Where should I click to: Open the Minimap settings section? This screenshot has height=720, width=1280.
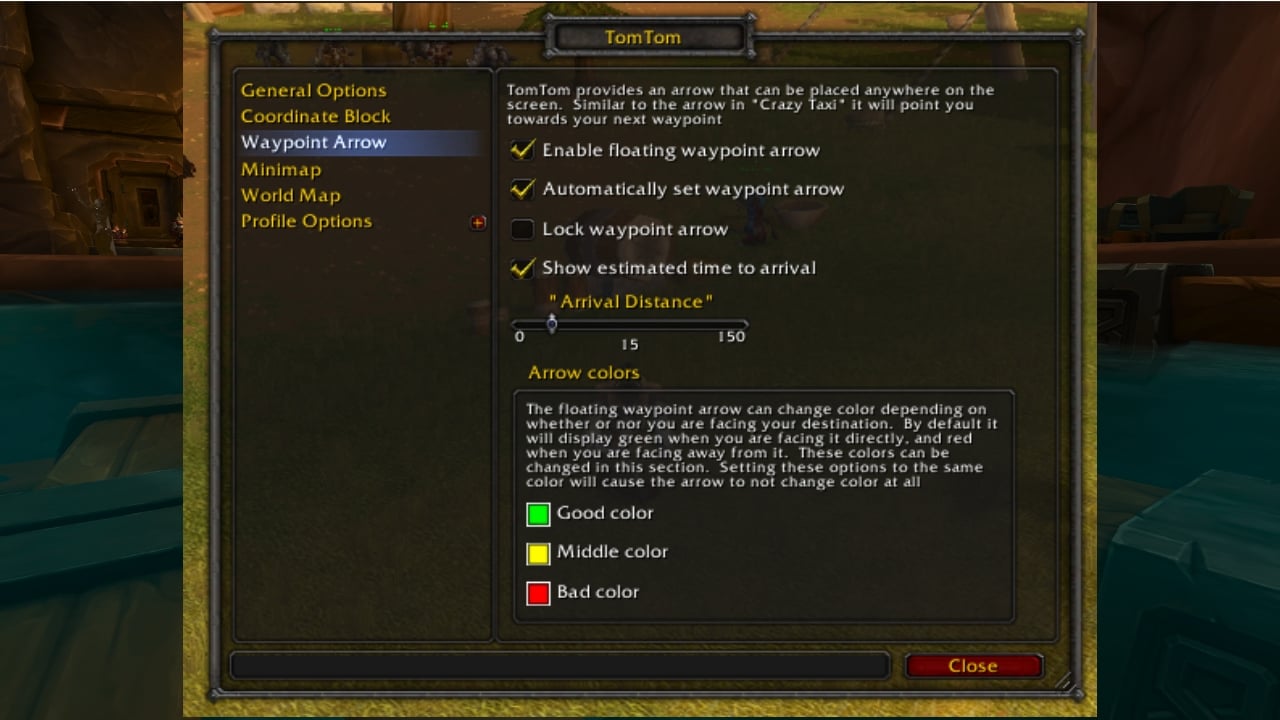pyautogui.click(x=281, y=169)
